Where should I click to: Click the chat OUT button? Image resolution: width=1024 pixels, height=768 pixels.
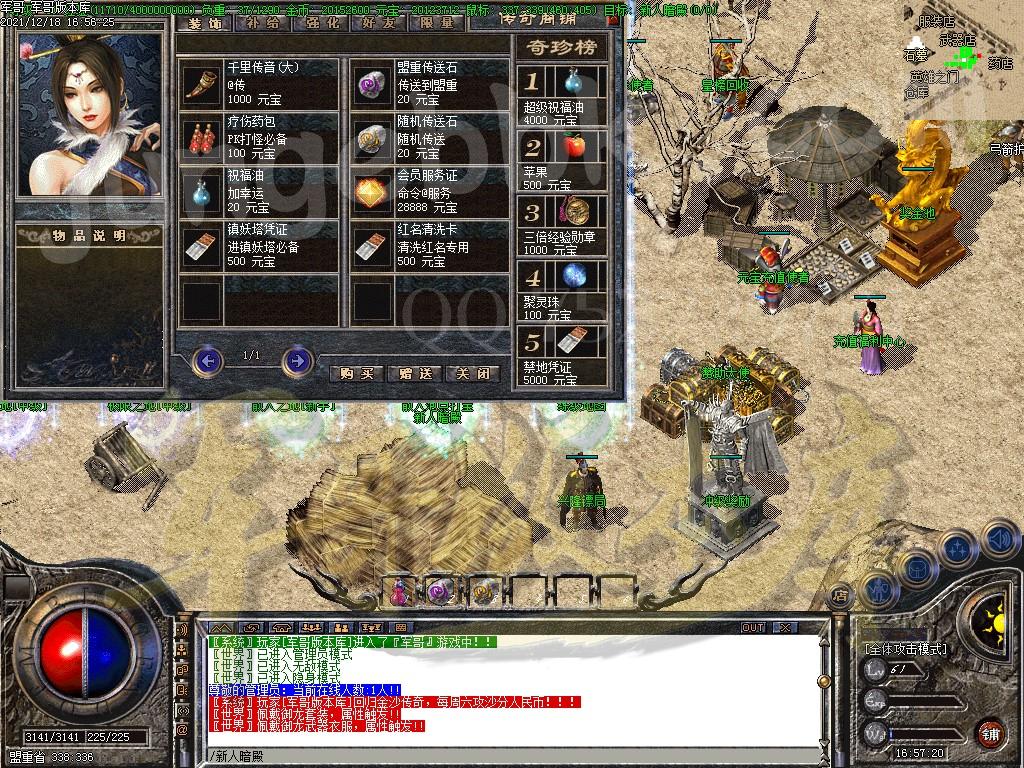[753, 627]
